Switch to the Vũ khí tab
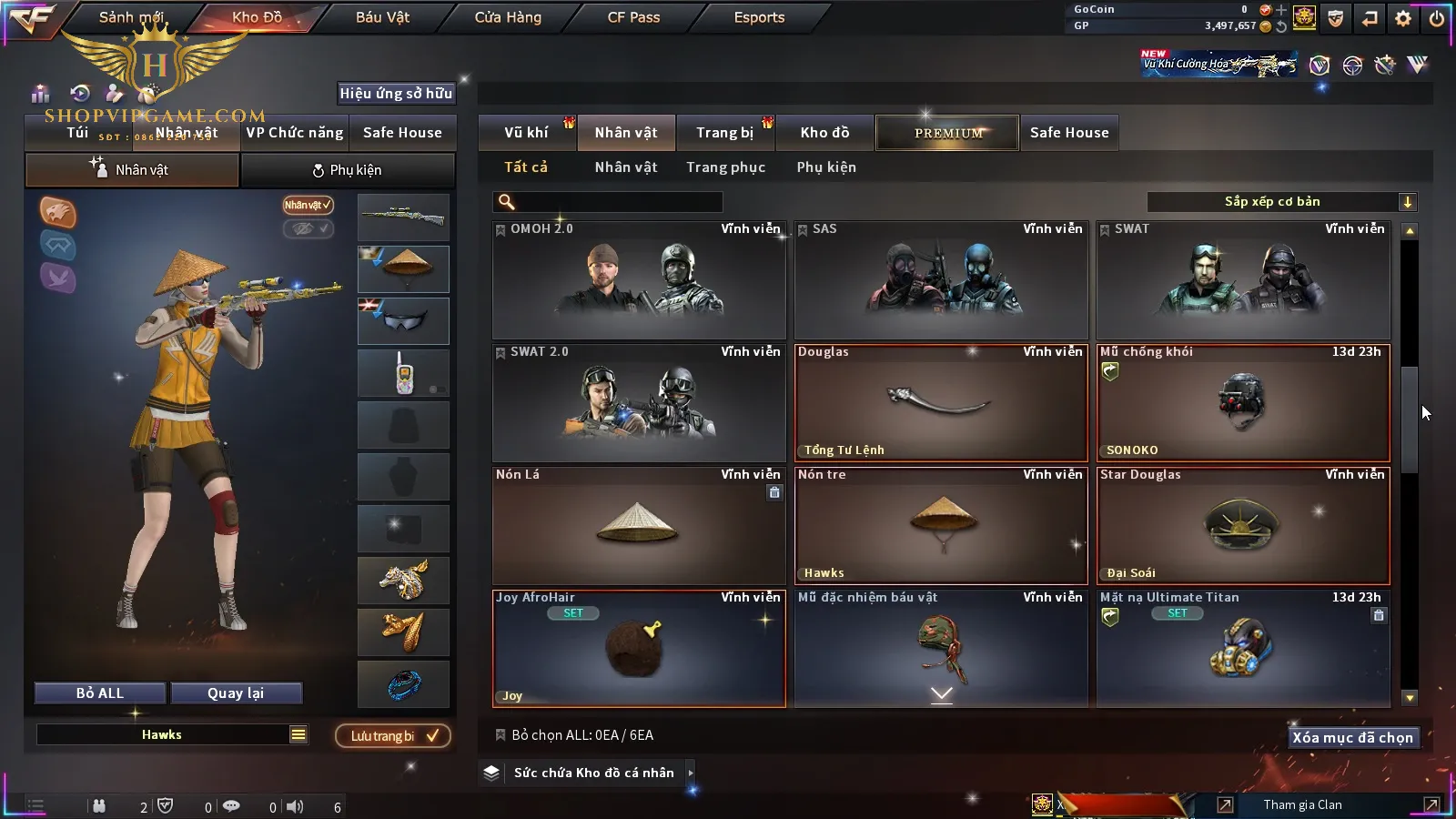1456x819 pixels. pyautogui.click(x=527, y=133)
